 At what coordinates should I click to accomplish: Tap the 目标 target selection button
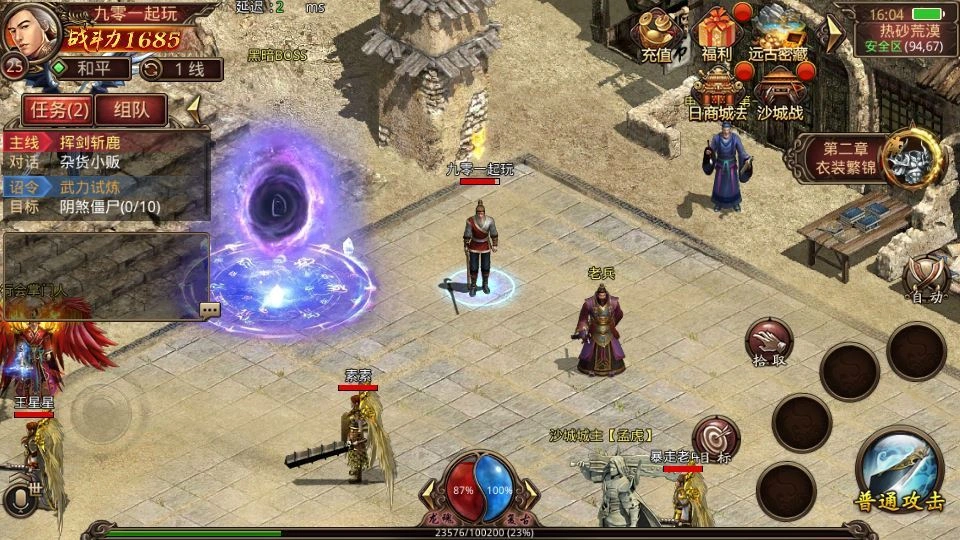click(716, 439)
